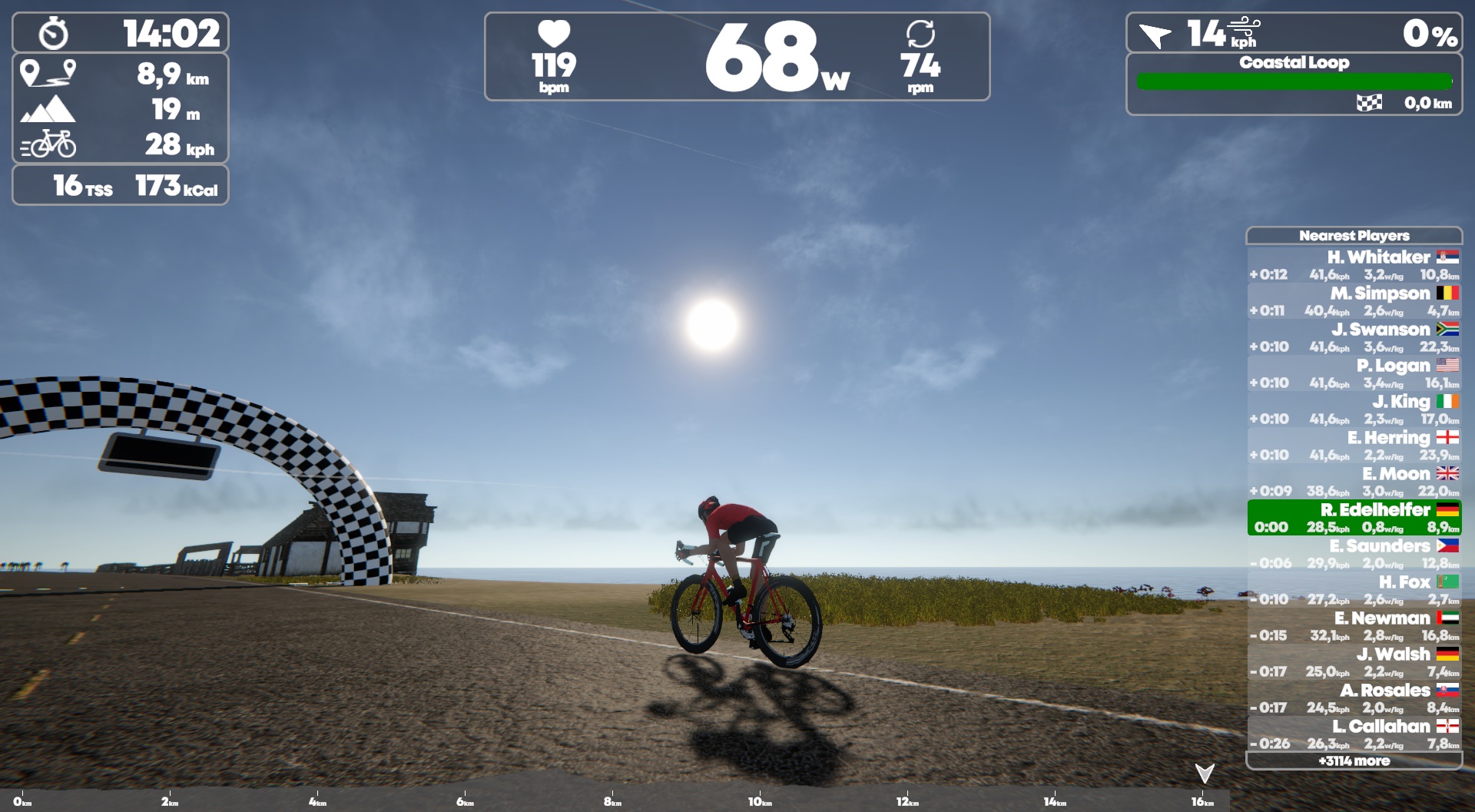Select M. Simpson in the player list
Viewport: 1475px width, 812px height.
point(1354,301)
